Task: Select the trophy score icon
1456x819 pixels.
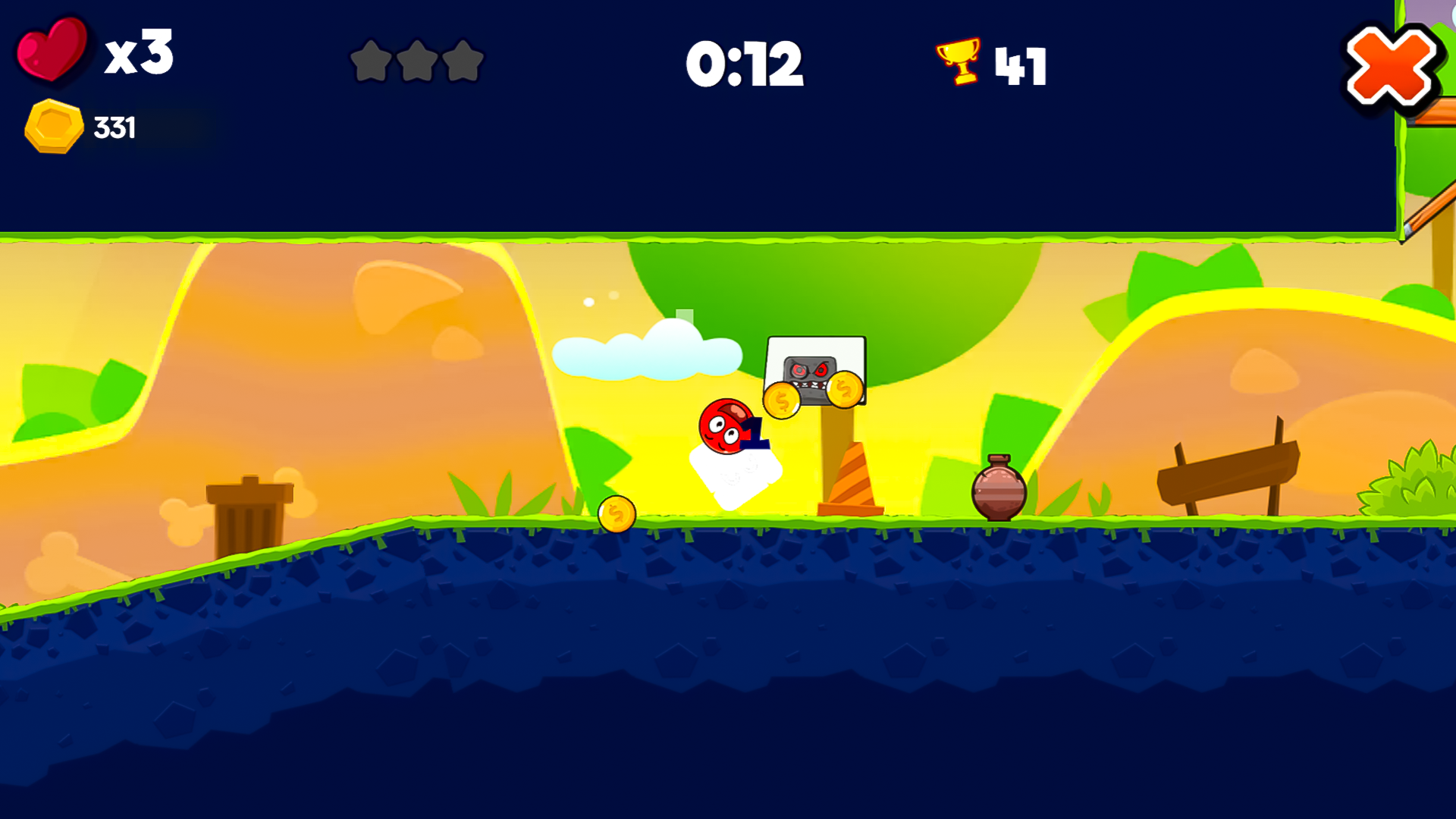Action: pyautogui.click(x=959, y=62)
